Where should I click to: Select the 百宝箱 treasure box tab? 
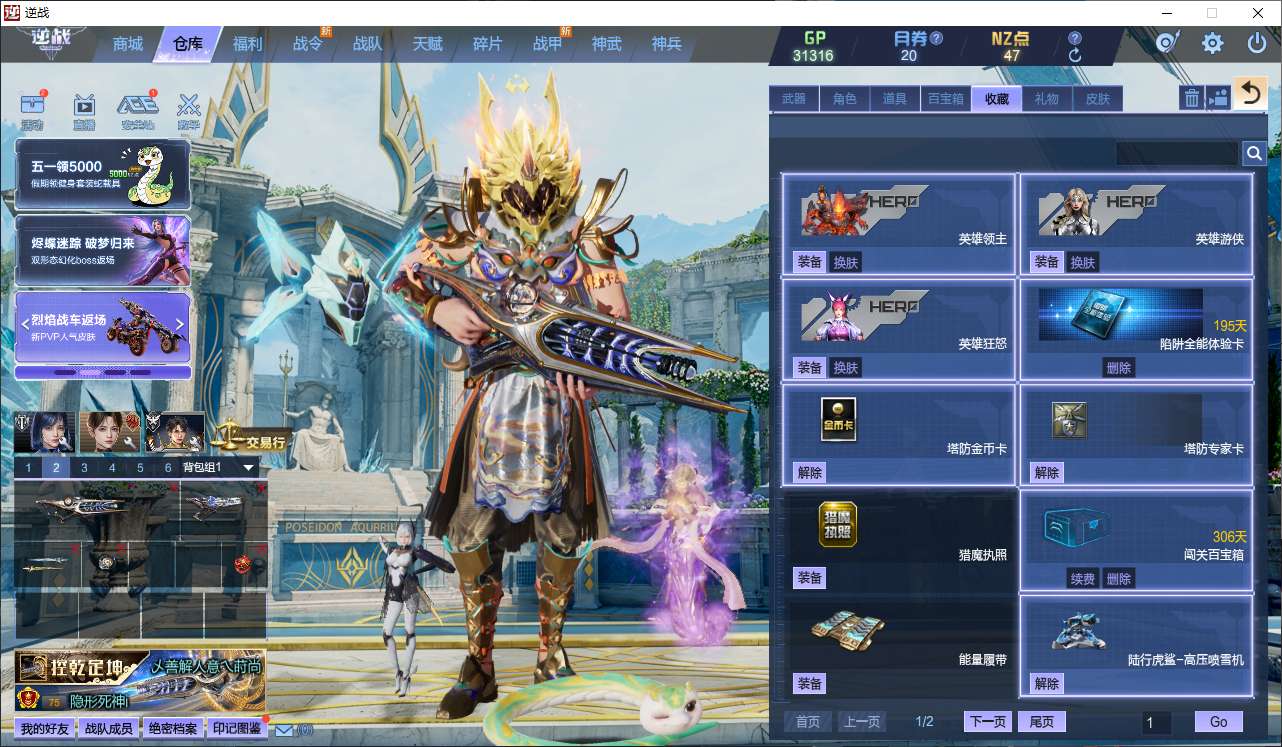click(945, 98)
